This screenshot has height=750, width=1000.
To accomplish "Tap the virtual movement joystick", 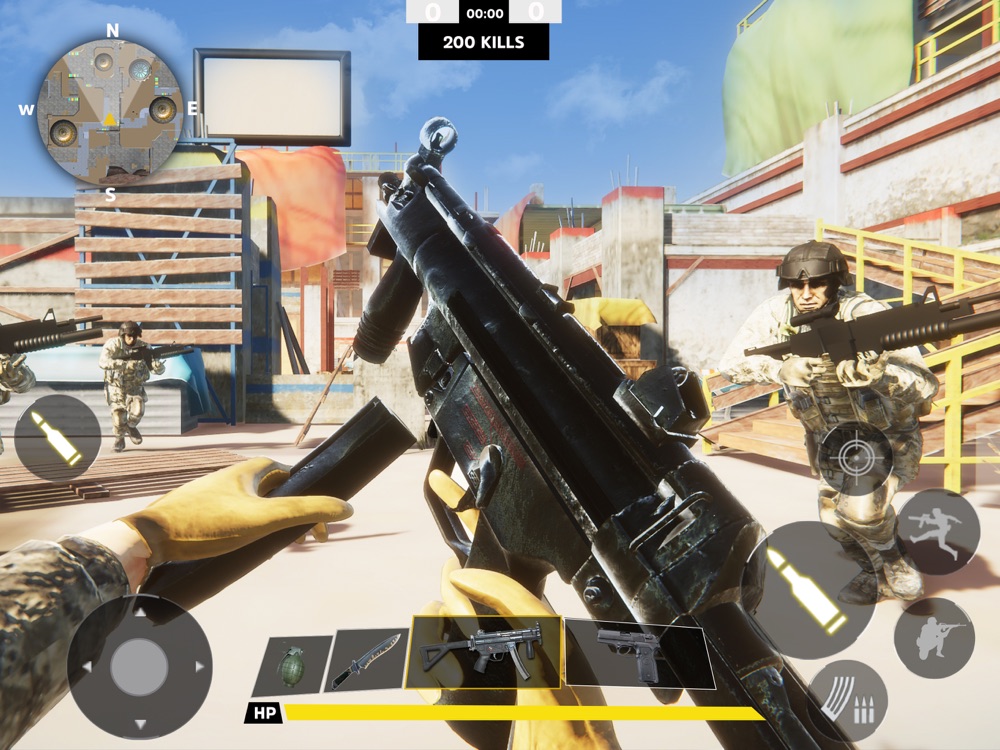I will point(139,667).
